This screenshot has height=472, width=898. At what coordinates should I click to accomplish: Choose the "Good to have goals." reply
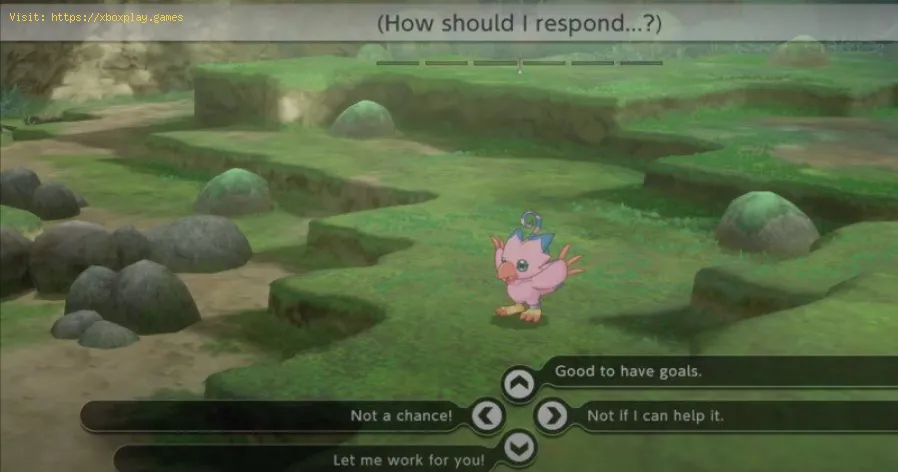point(628,371)
